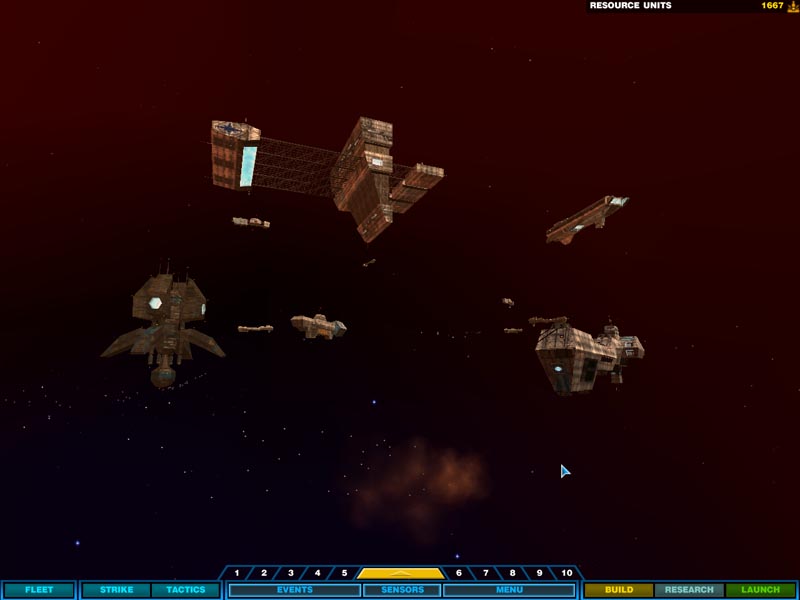
Task: Open the Research manager
Action: pos(689,590)
